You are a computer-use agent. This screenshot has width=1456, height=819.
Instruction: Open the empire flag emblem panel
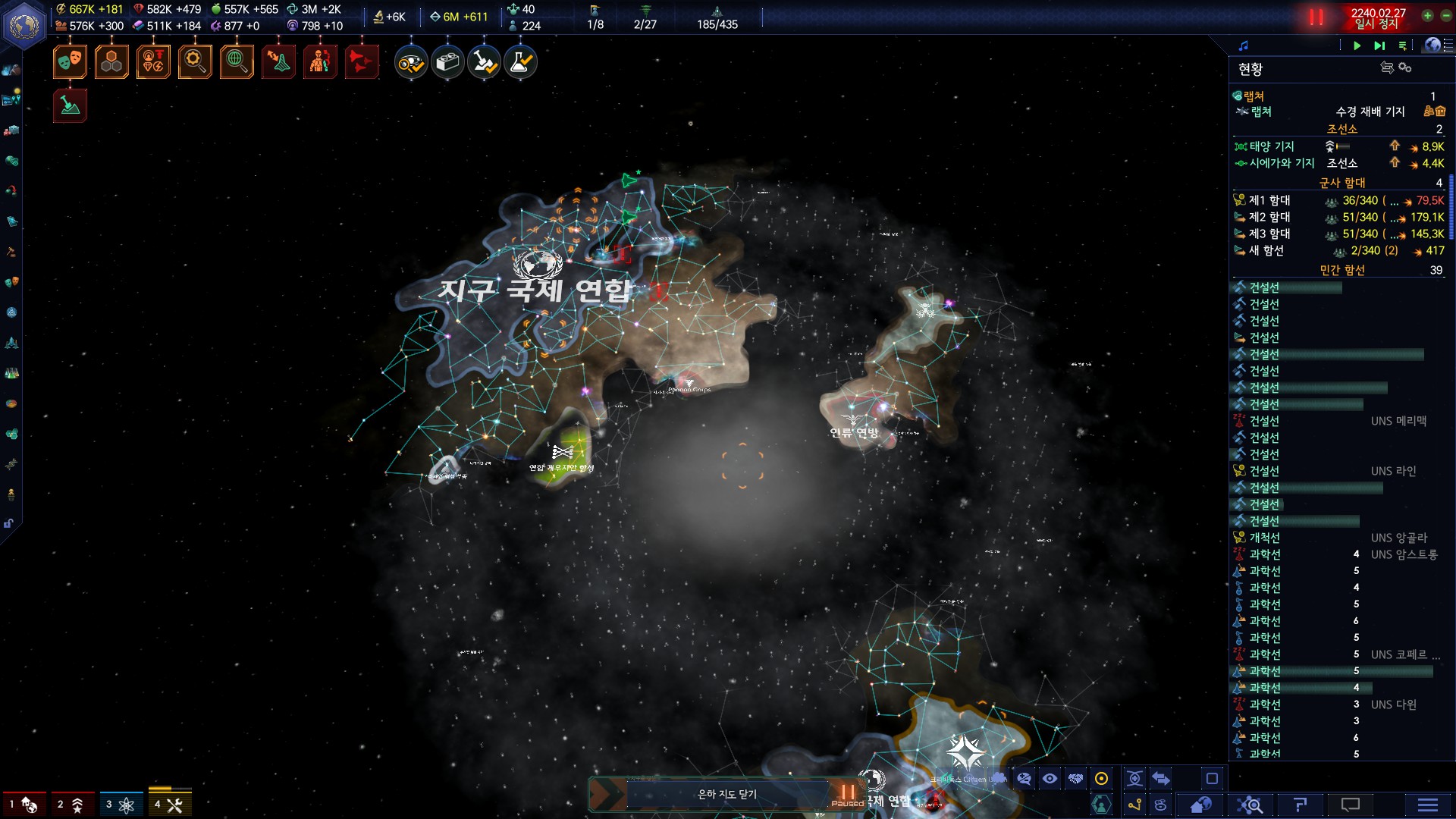pos(24,25)
